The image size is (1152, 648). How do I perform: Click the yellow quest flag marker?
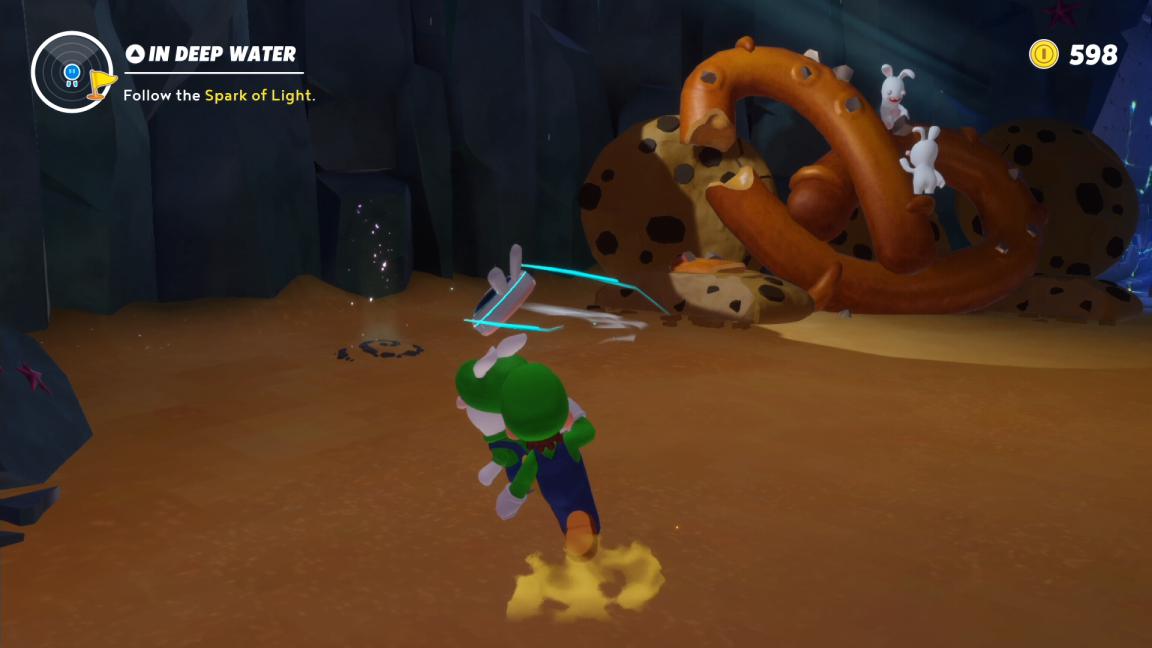click(101, 83)
